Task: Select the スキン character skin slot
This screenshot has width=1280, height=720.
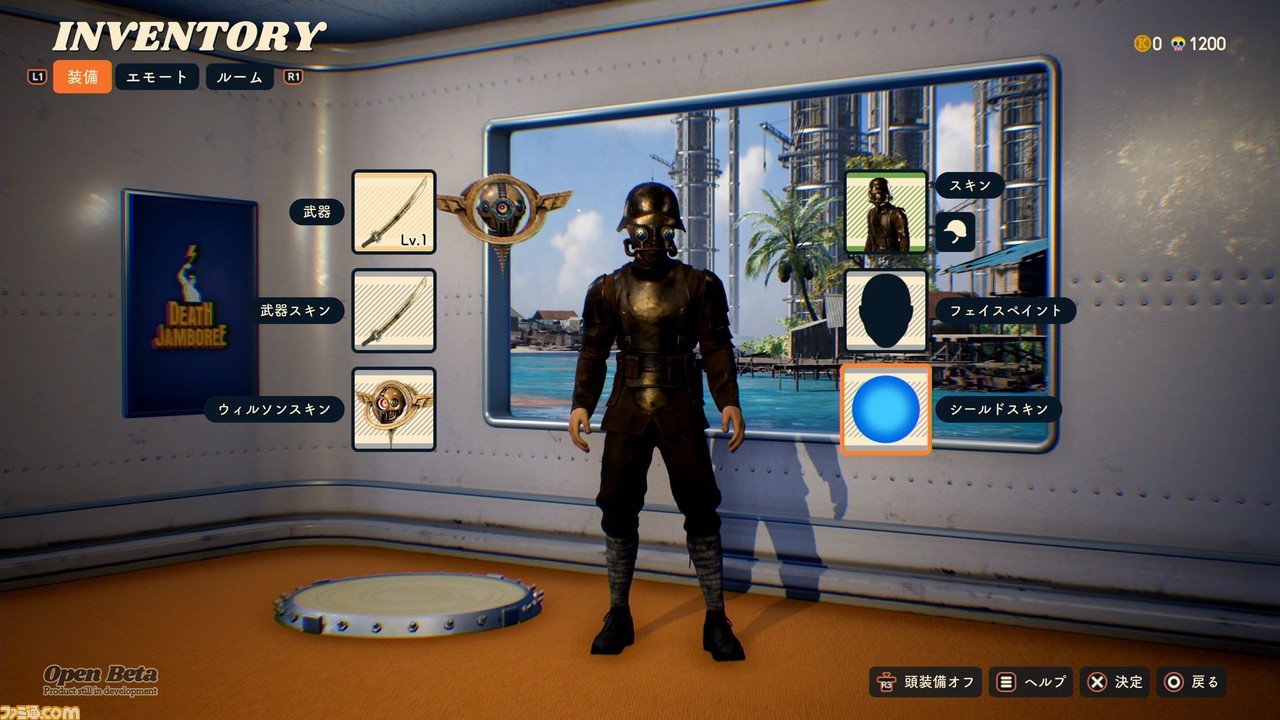Action: coord(885,212)
